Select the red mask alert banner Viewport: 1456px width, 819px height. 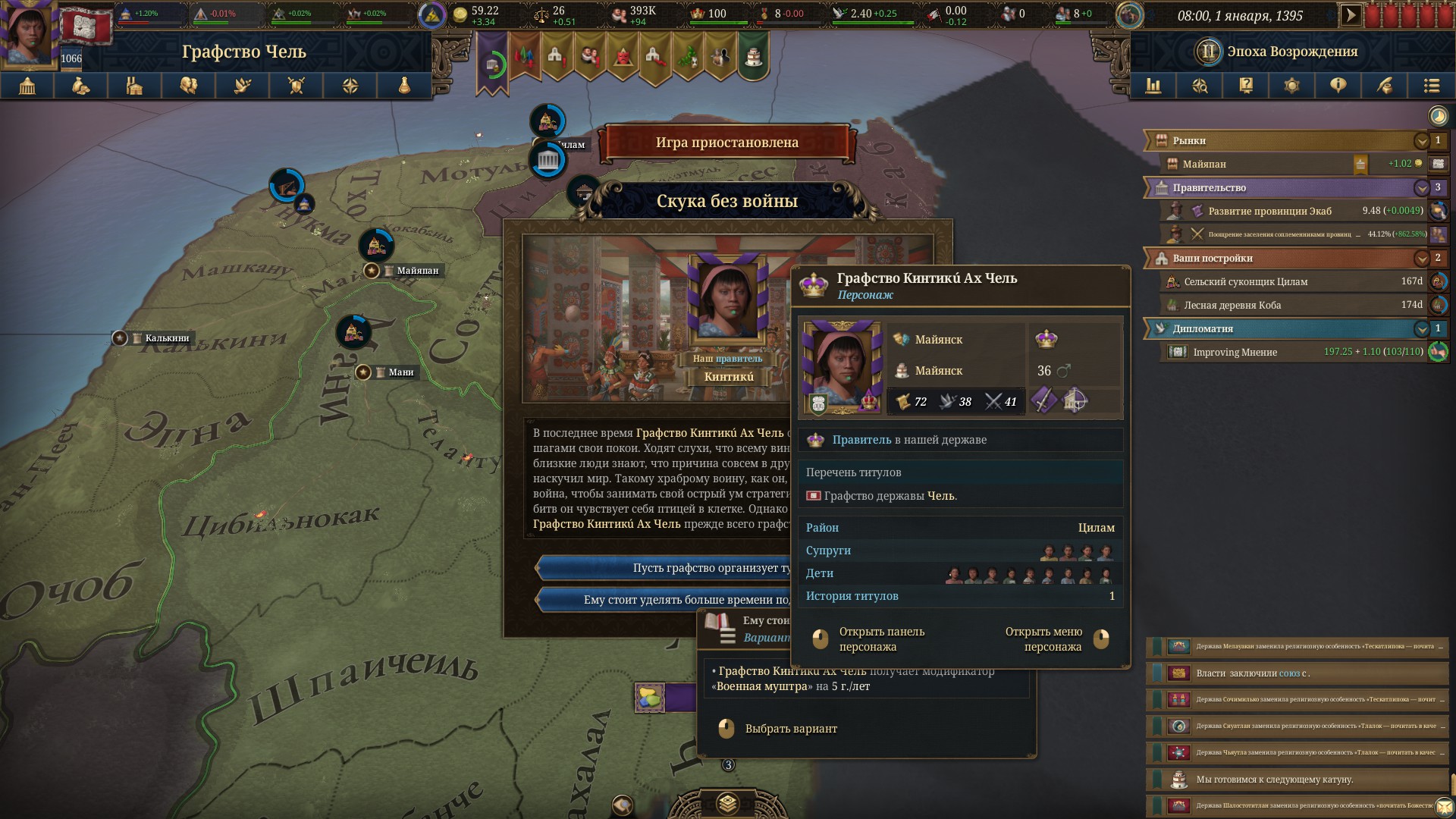pyautogui.click(x=623, y=55)
